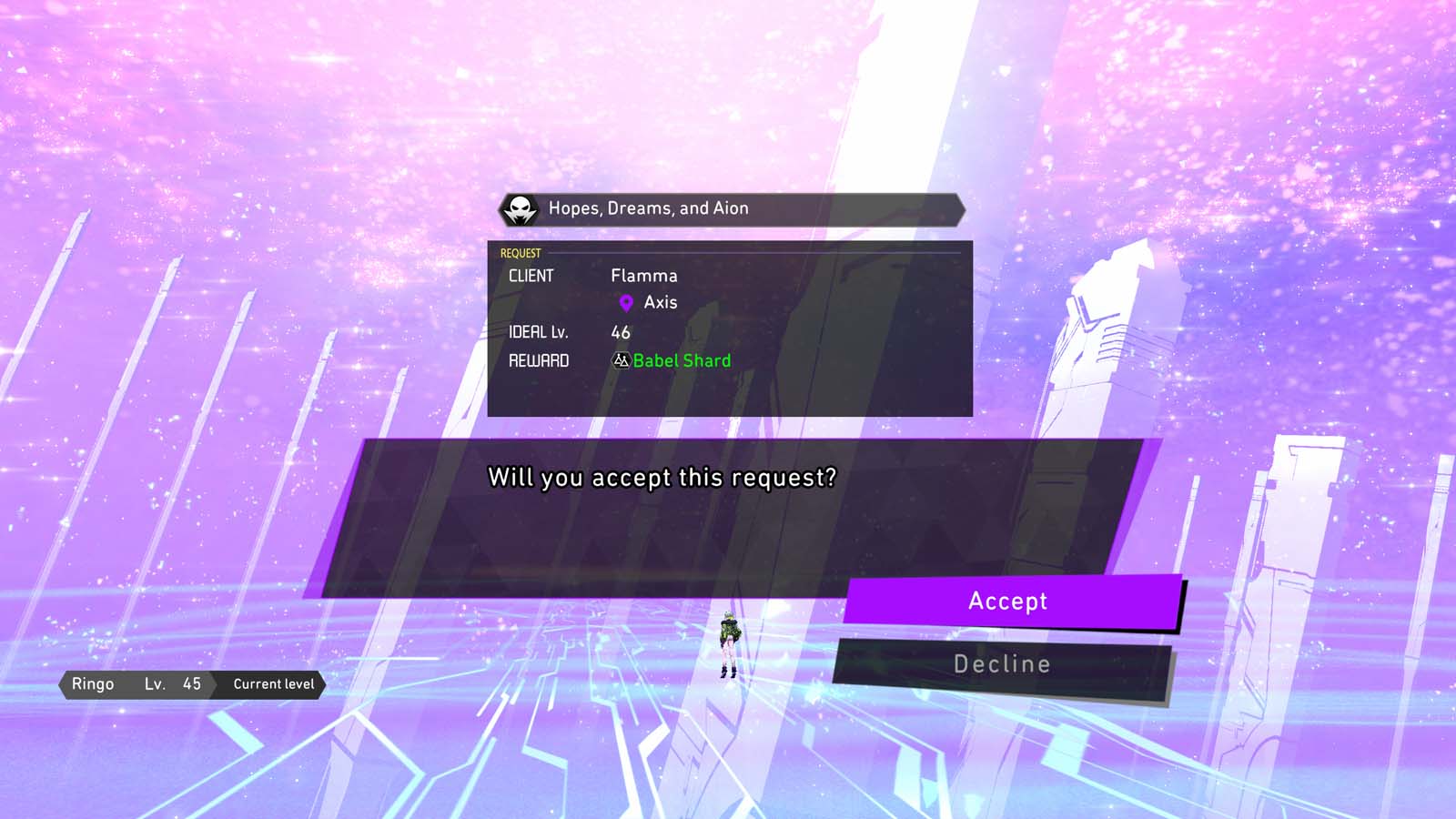Click the CLIENT row label

point(532,276)
